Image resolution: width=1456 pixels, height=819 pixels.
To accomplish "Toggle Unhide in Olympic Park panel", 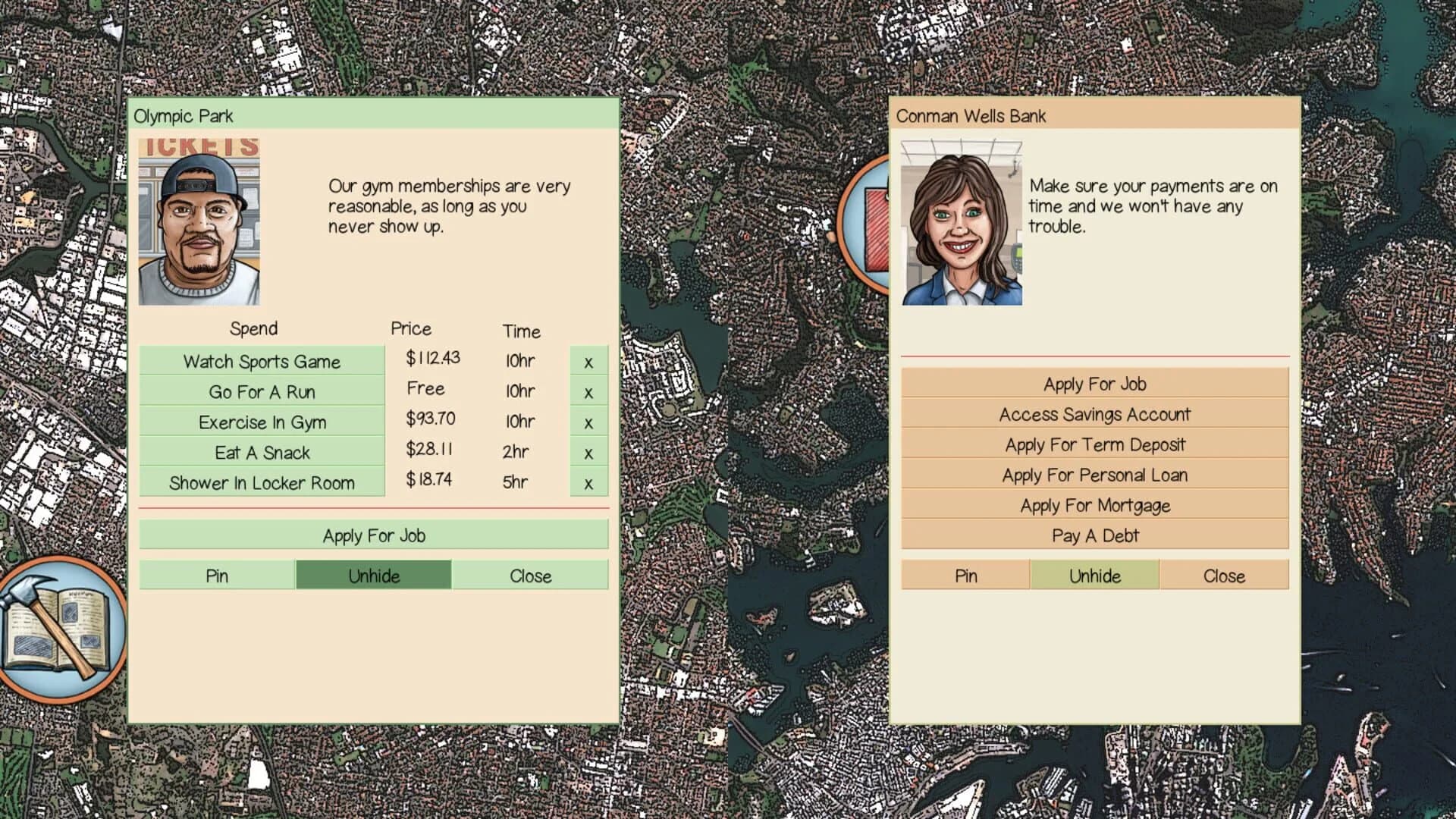I will 374,576.
